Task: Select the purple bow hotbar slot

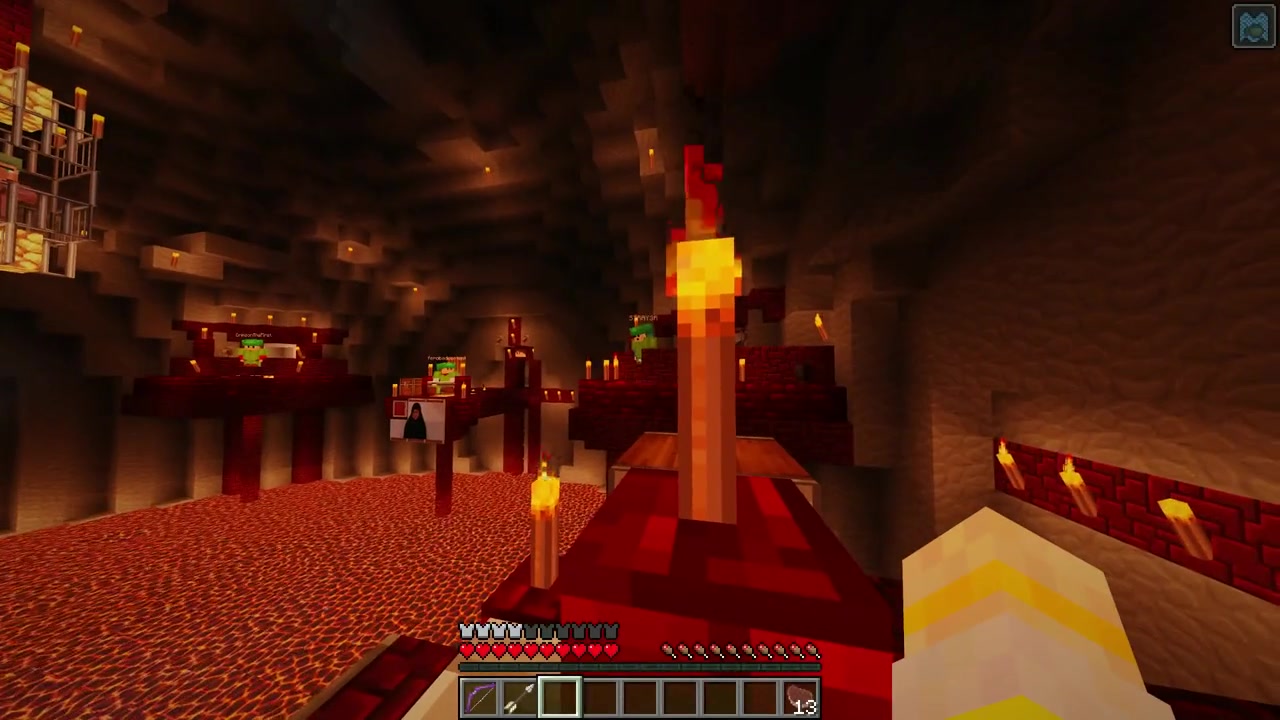Action: point(480,697)
